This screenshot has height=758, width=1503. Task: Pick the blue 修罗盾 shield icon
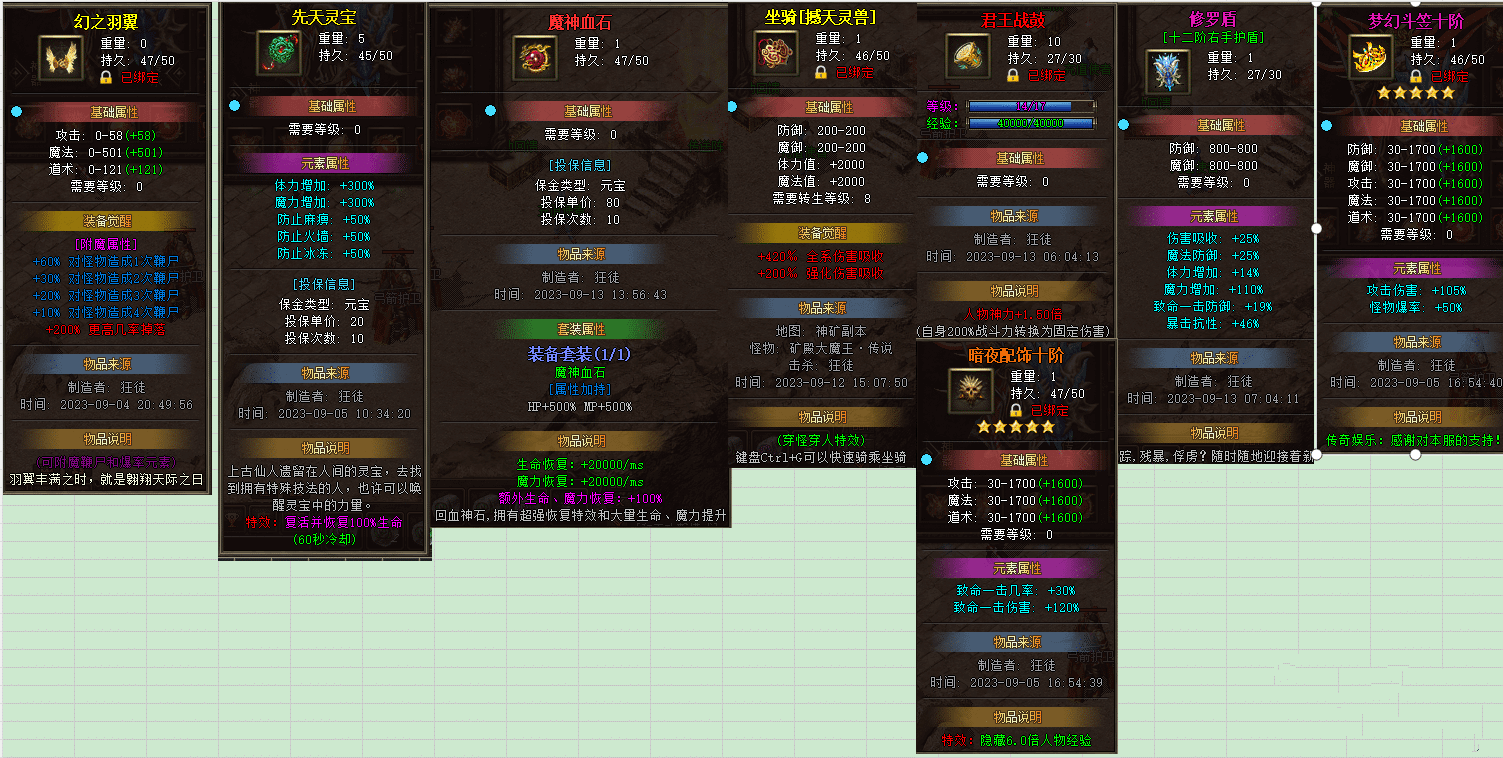click(1167, 72)
